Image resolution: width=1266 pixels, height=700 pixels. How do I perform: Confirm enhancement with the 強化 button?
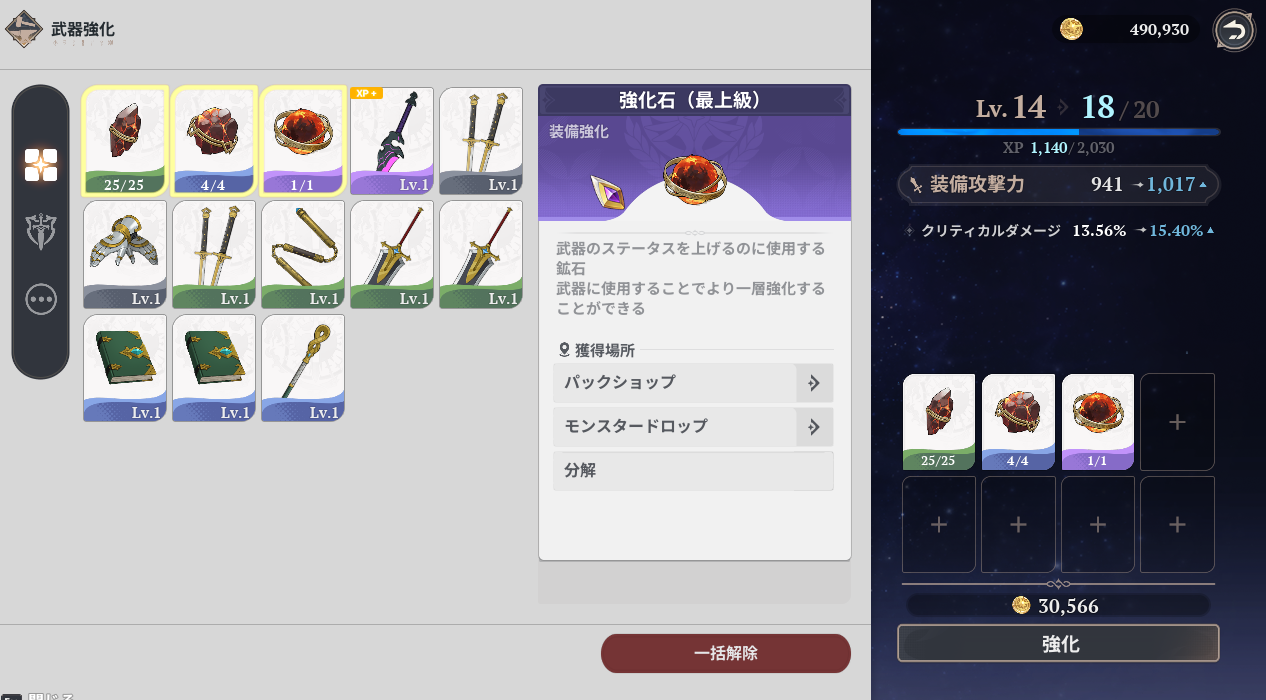tap(1058, 644)
